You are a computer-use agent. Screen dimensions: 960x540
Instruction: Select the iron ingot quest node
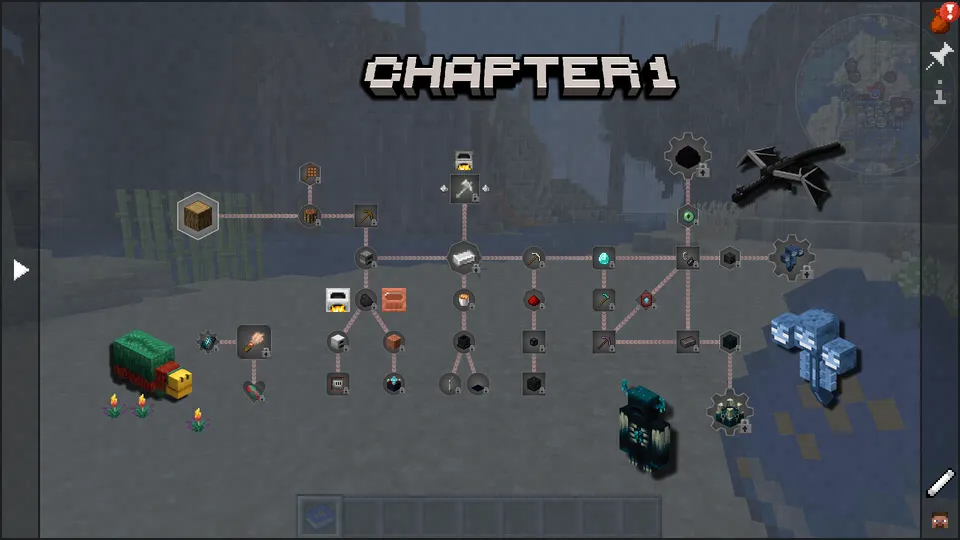(463, 258)
